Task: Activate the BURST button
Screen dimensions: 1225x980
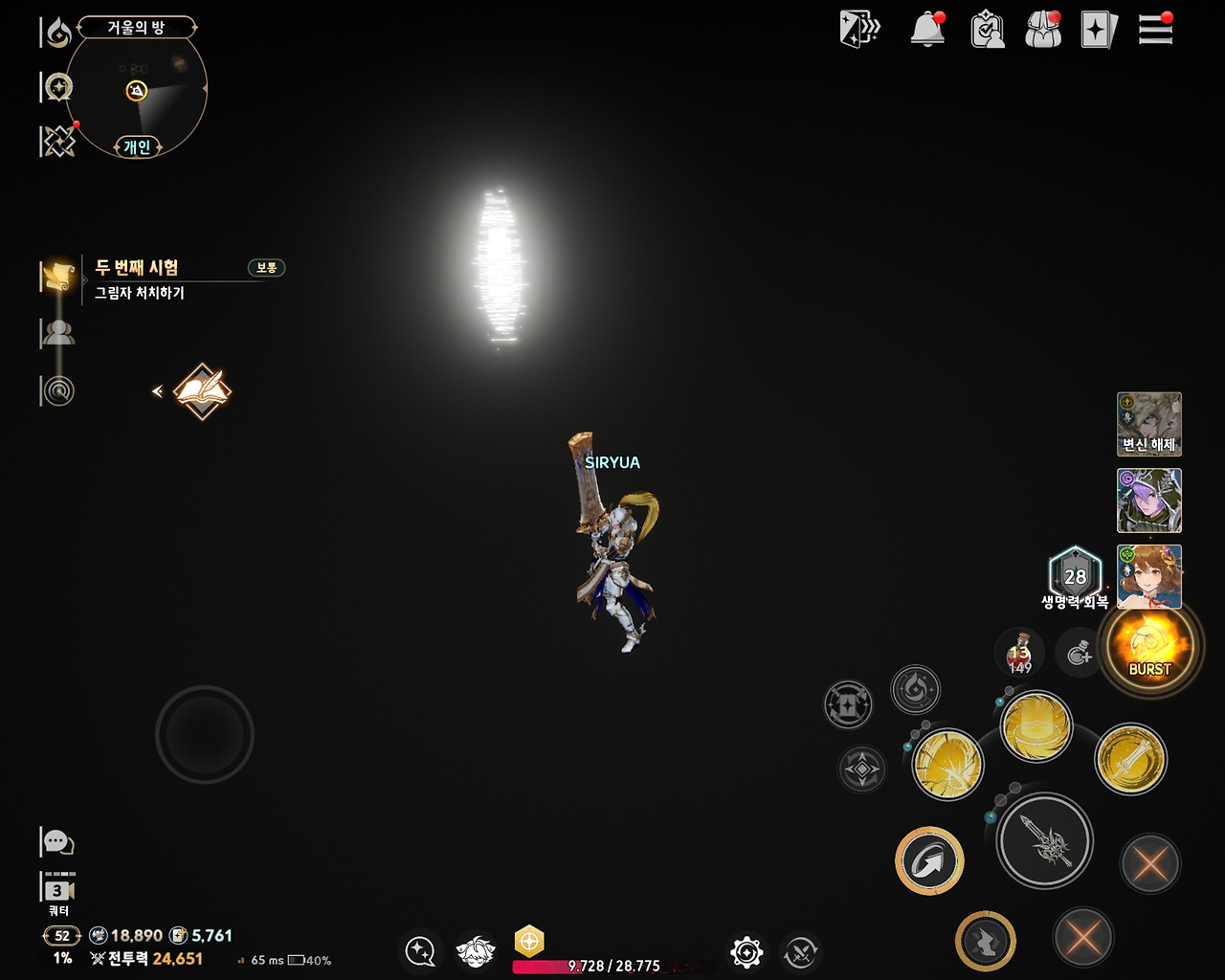Action: pos(1148,647)
